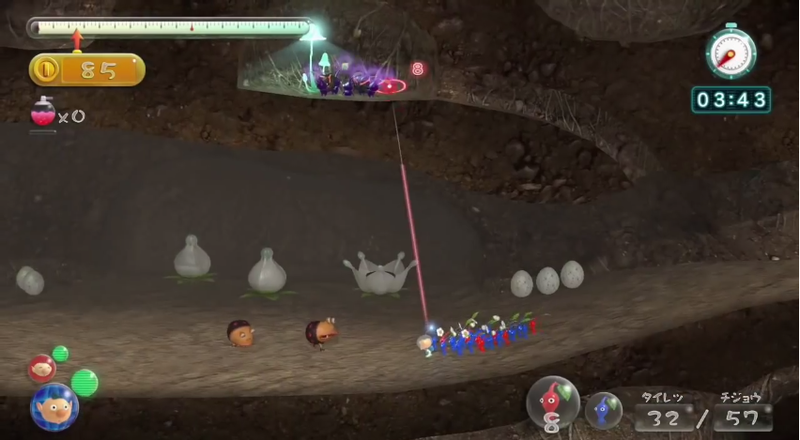Image resolution: width=800 pixels, height=440 pixels.
Task: Select the blue captain portrait
Action: tap(54, 407)
